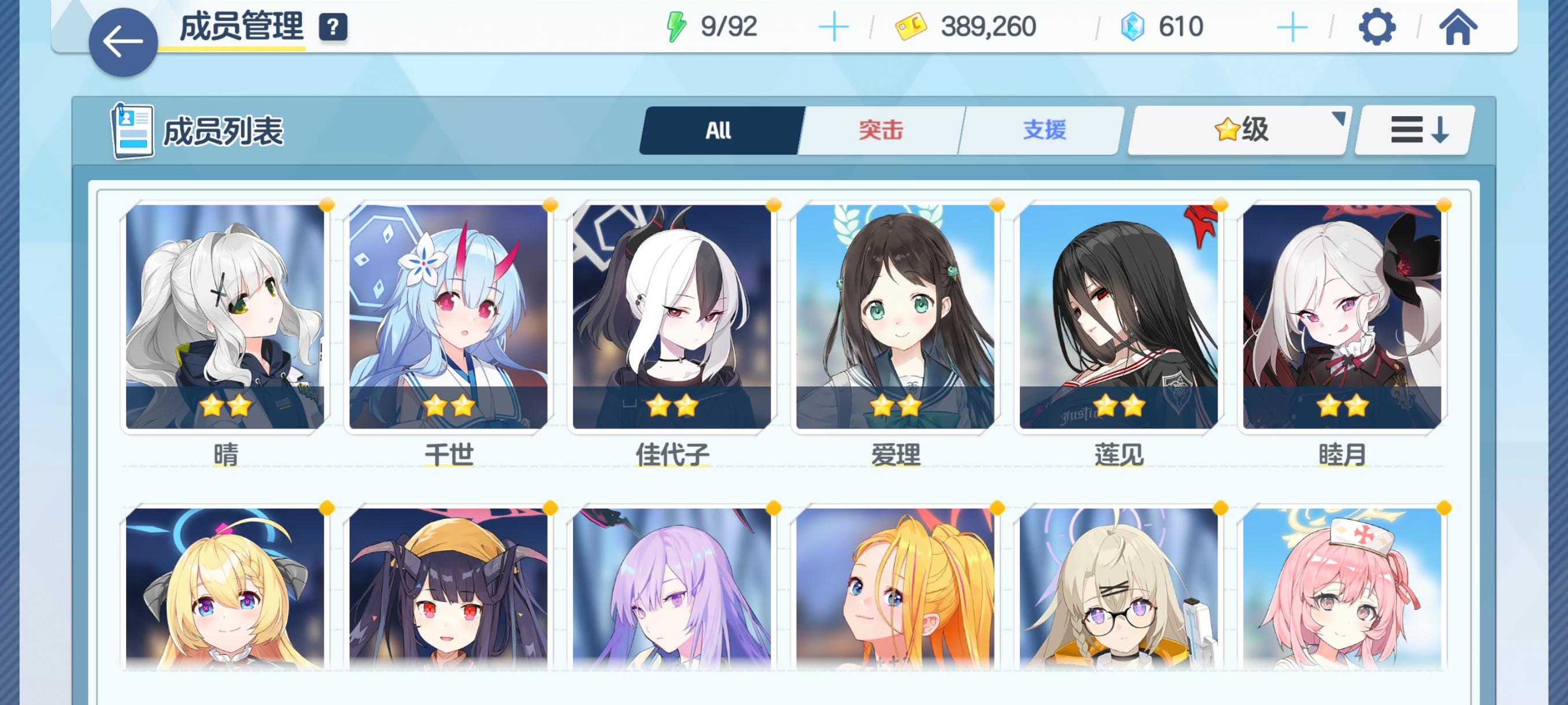Image resolution: width=1568 pixels, height=705 pixels.
Task: Select the All member filter tab
Action: (x=718, y=129)
